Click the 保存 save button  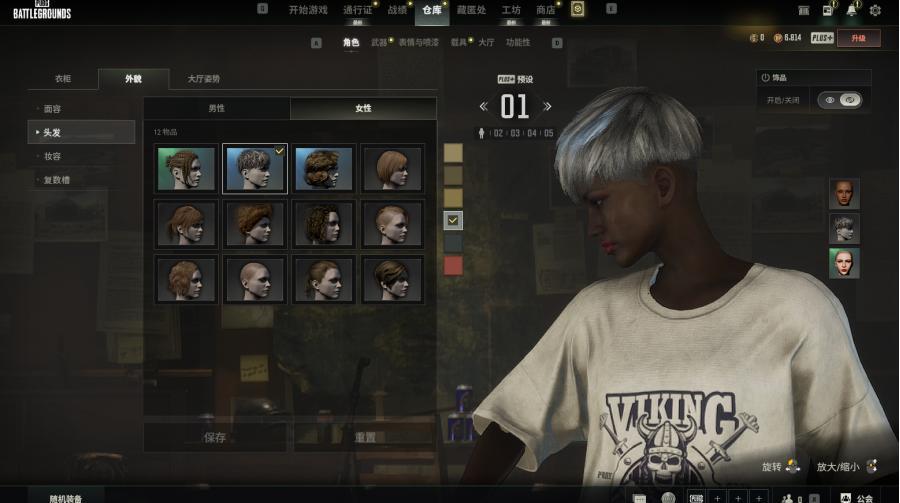[215, 437]
